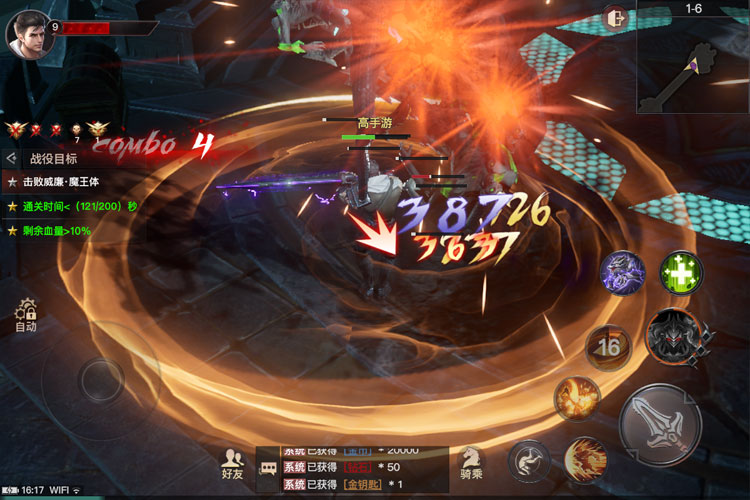Cast the fiery explosion skill

[577, 397]
